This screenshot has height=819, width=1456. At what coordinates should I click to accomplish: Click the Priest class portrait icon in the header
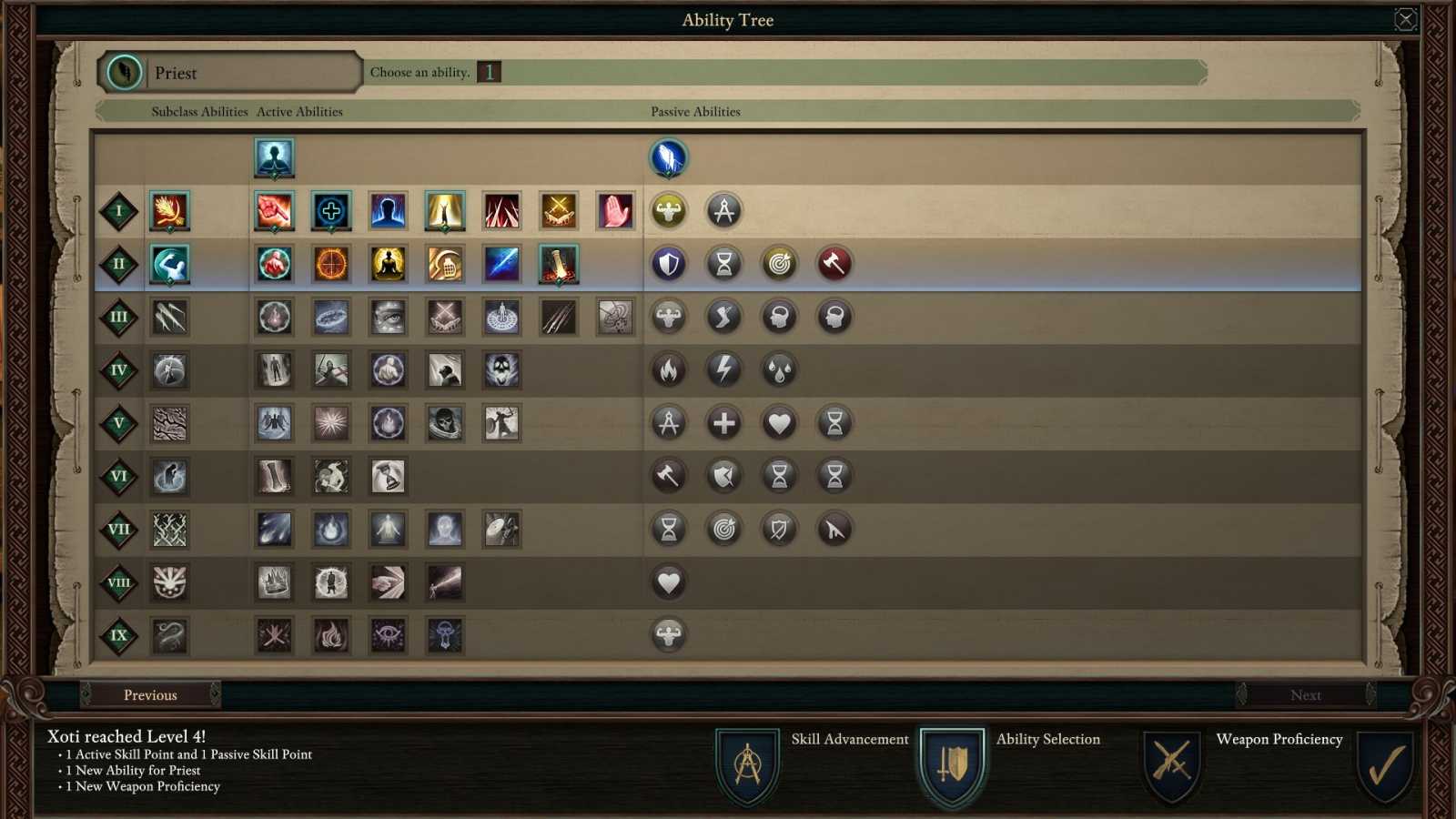click(124, 72)
